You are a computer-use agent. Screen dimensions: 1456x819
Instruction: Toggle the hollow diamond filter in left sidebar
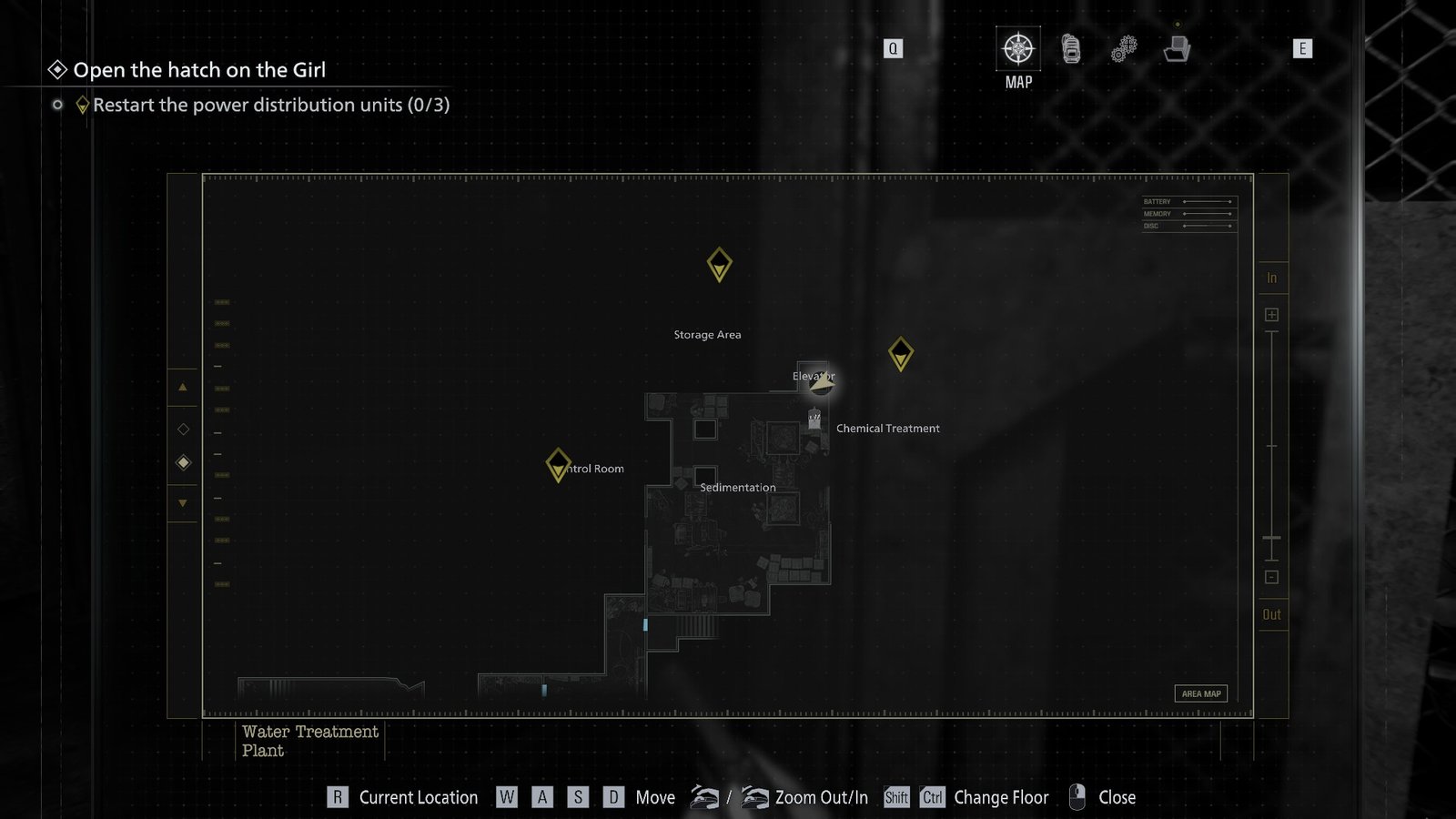click(x=184, y=428)
